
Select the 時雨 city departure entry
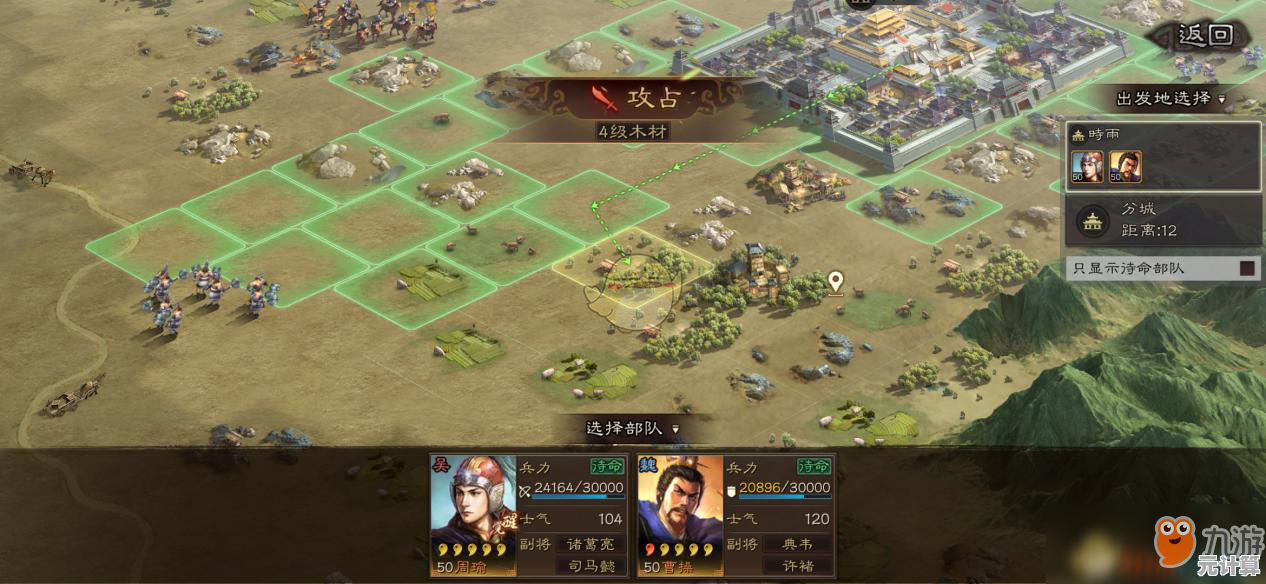(1162, 157)
